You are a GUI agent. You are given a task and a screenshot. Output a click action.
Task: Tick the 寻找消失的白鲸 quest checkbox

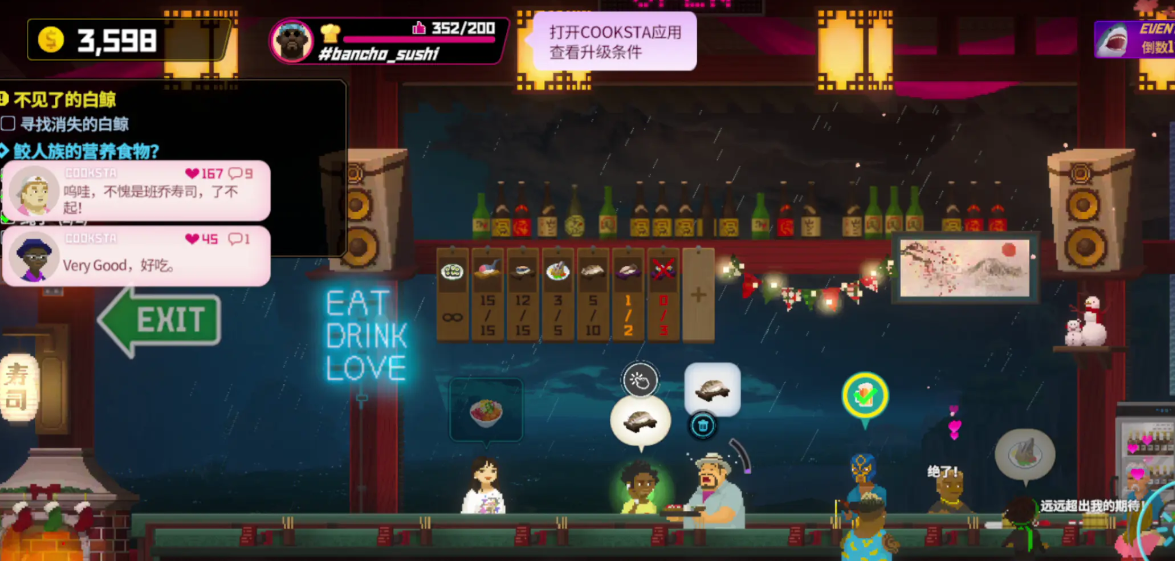[8, 124]
